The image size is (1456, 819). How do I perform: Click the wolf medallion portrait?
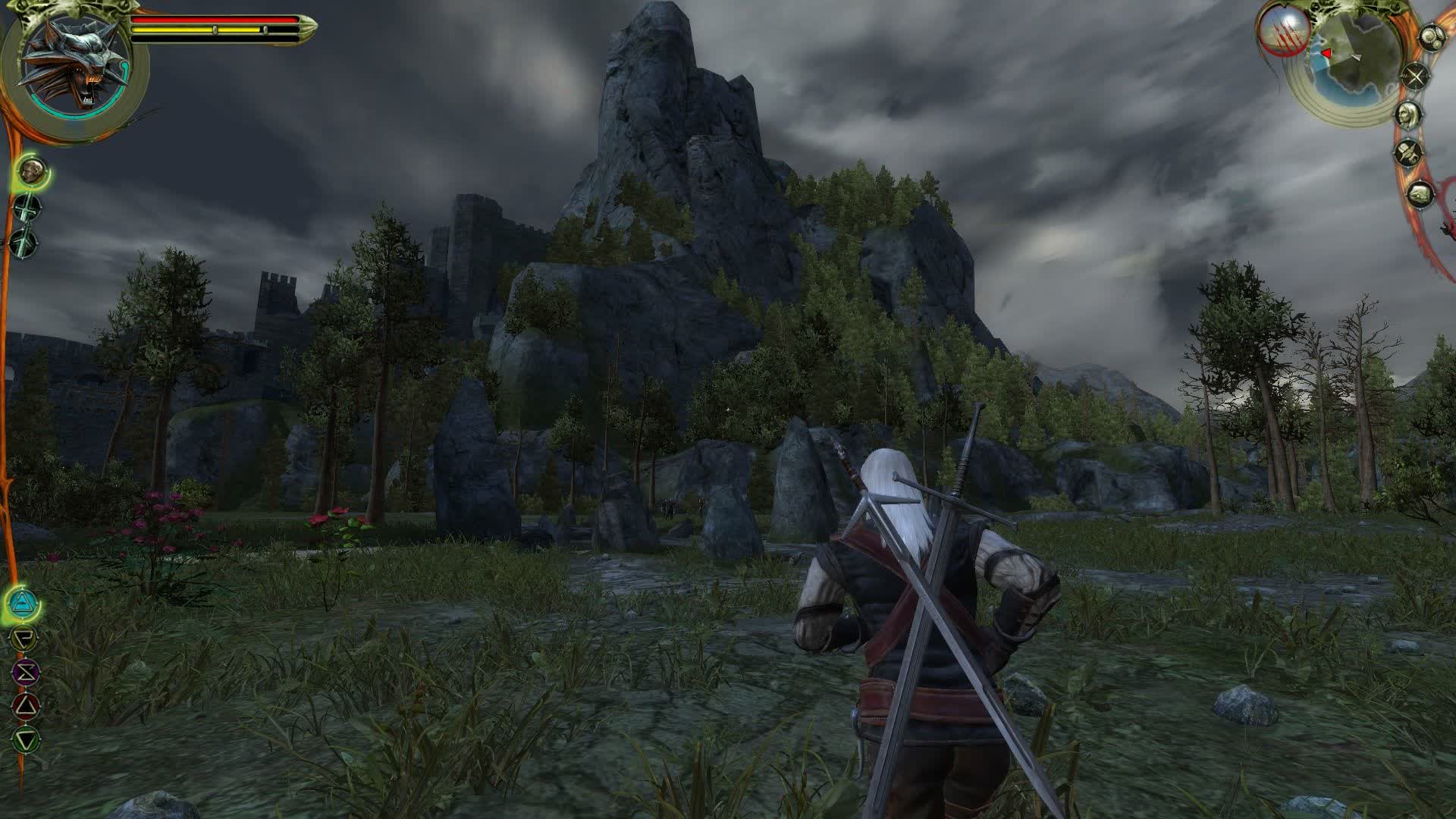point(74,71)
